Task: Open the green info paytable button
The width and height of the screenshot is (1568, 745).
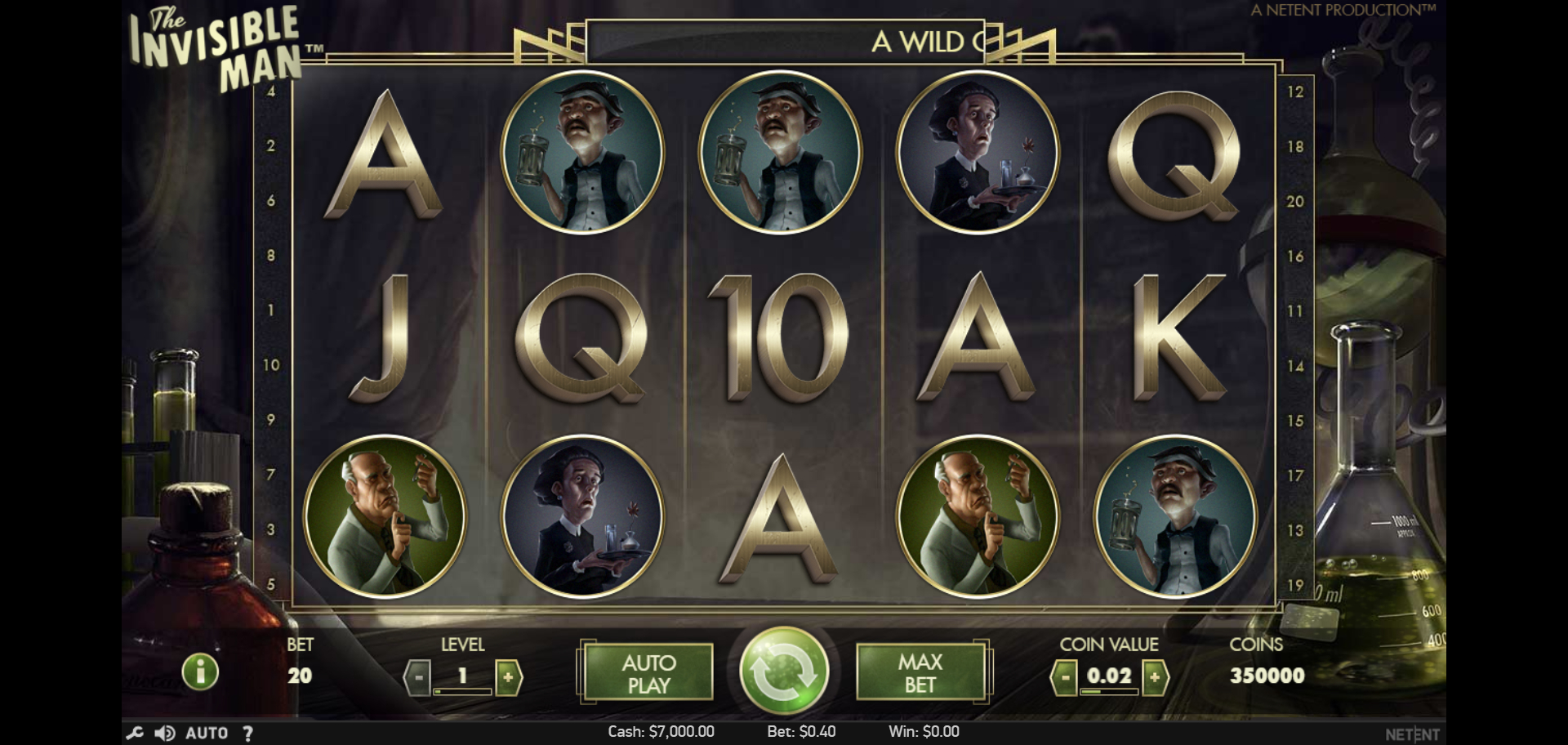Action: (x=200, y=672)
